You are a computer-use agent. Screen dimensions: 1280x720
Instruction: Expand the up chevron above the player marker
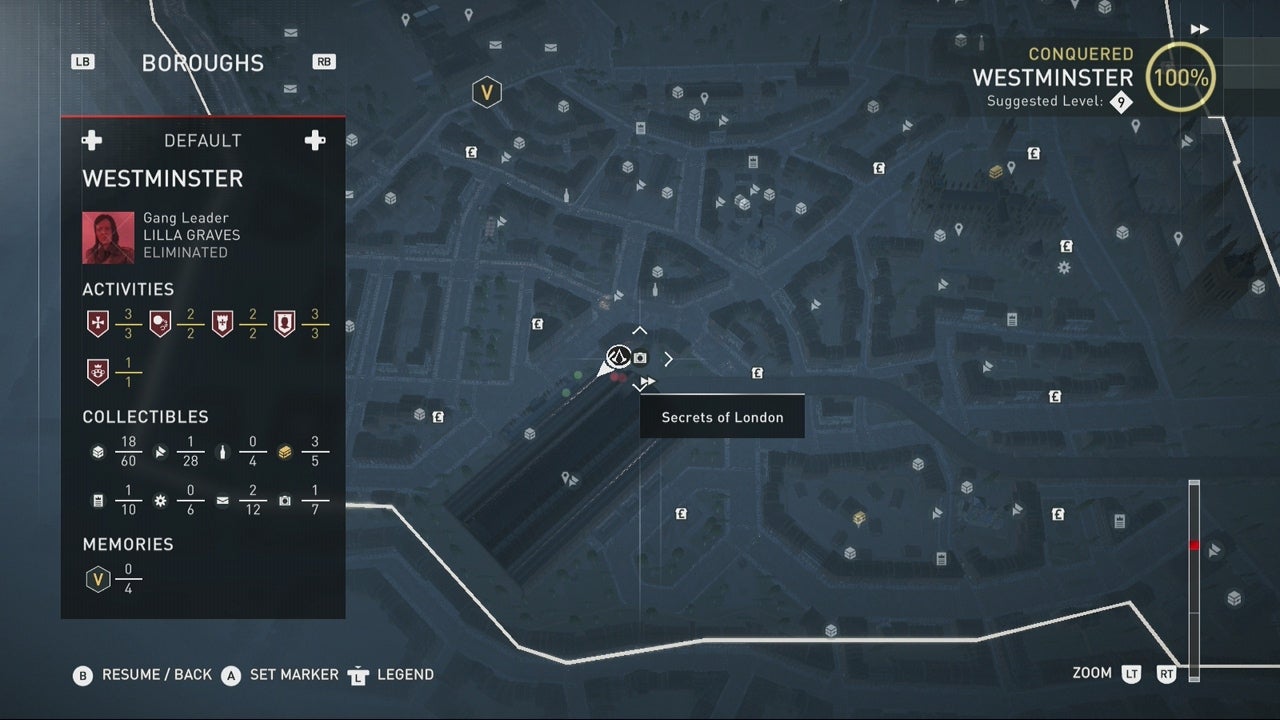point(639,330)
